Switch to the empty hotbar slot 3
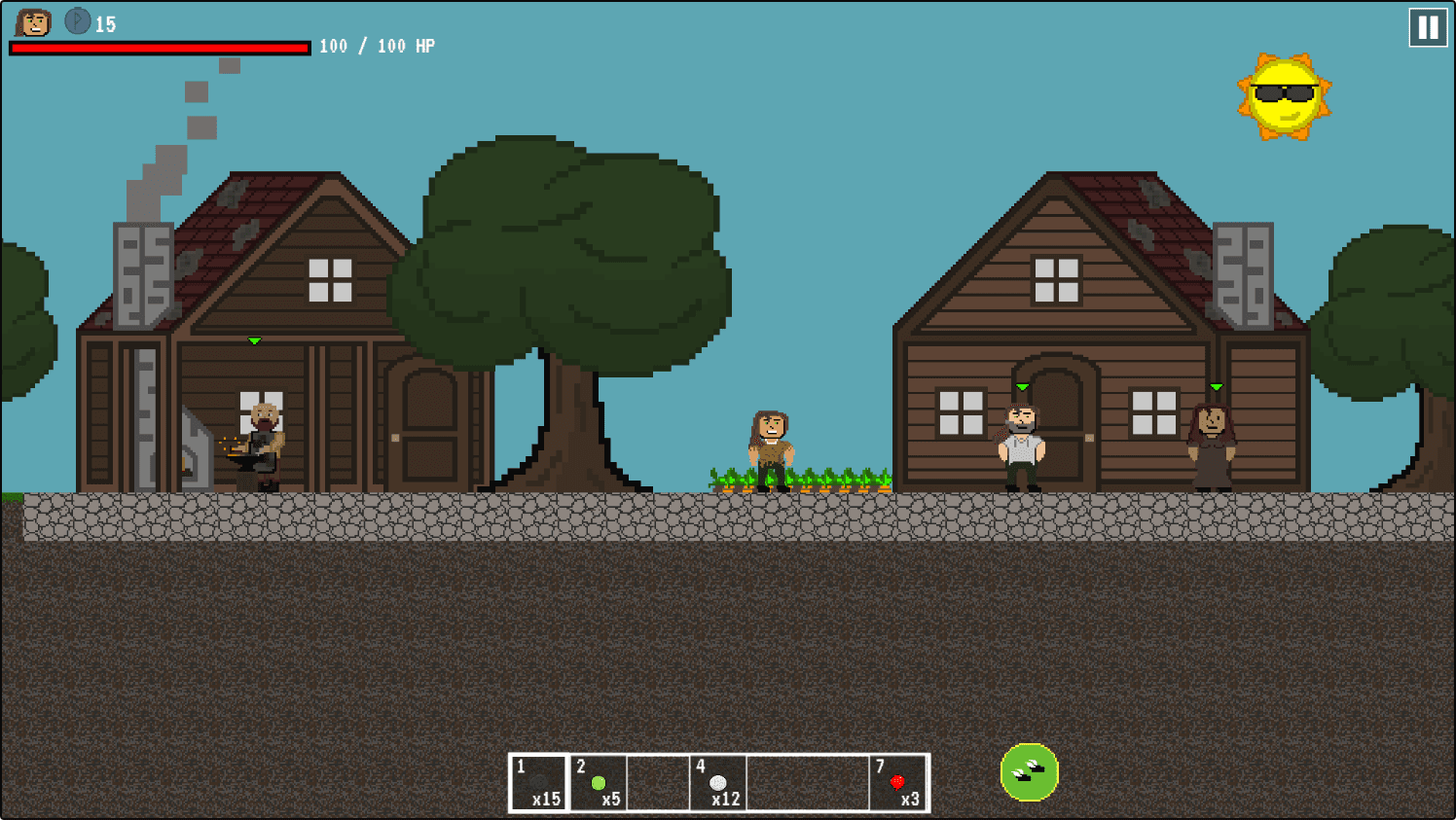 point(660,783)
